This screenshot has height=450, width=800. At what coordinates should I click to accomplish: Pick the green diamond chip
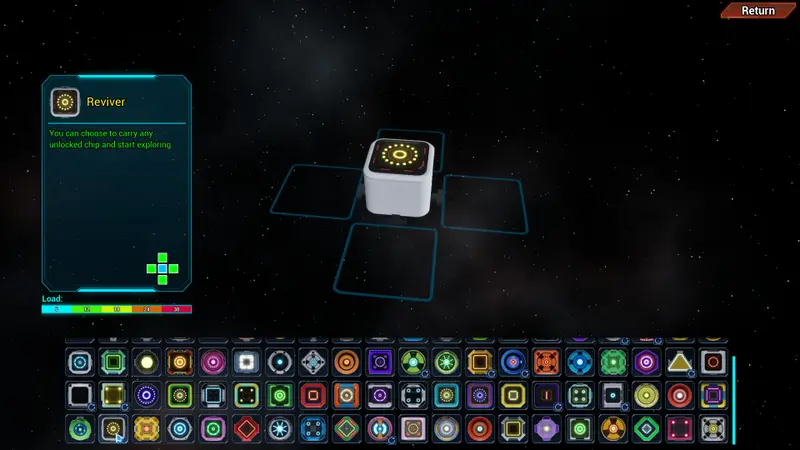pos(646,429)
